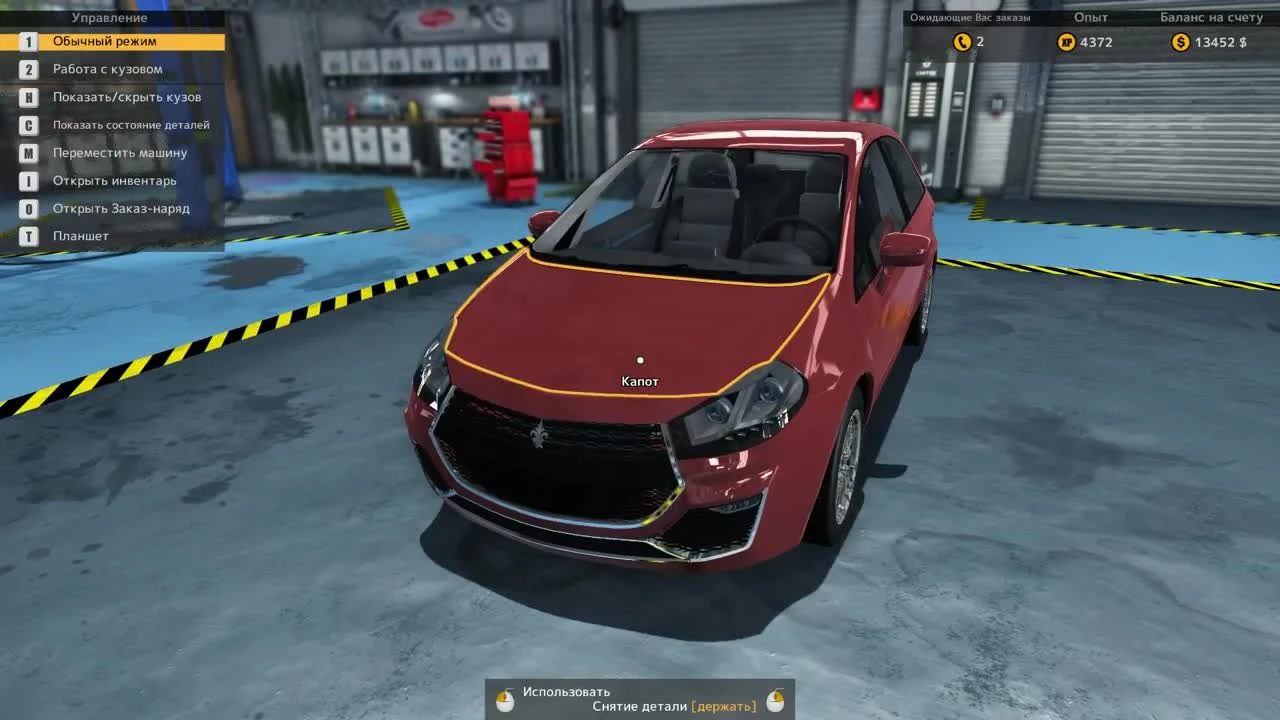Click the key 2 icon for body work mode

pos(29,69)
